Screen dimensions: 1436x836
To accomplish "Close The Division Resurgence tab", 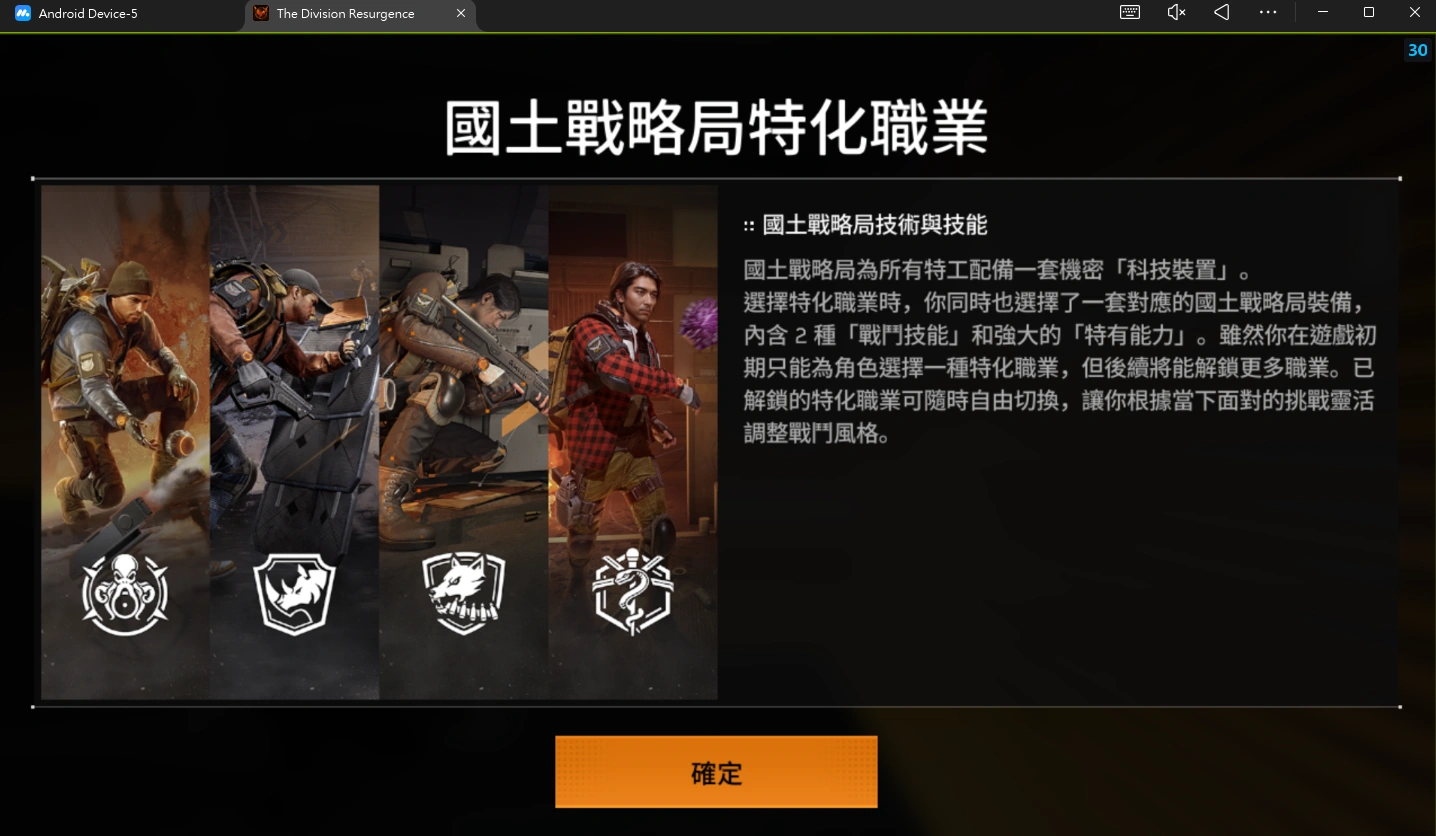I will [x=460, y=13].
